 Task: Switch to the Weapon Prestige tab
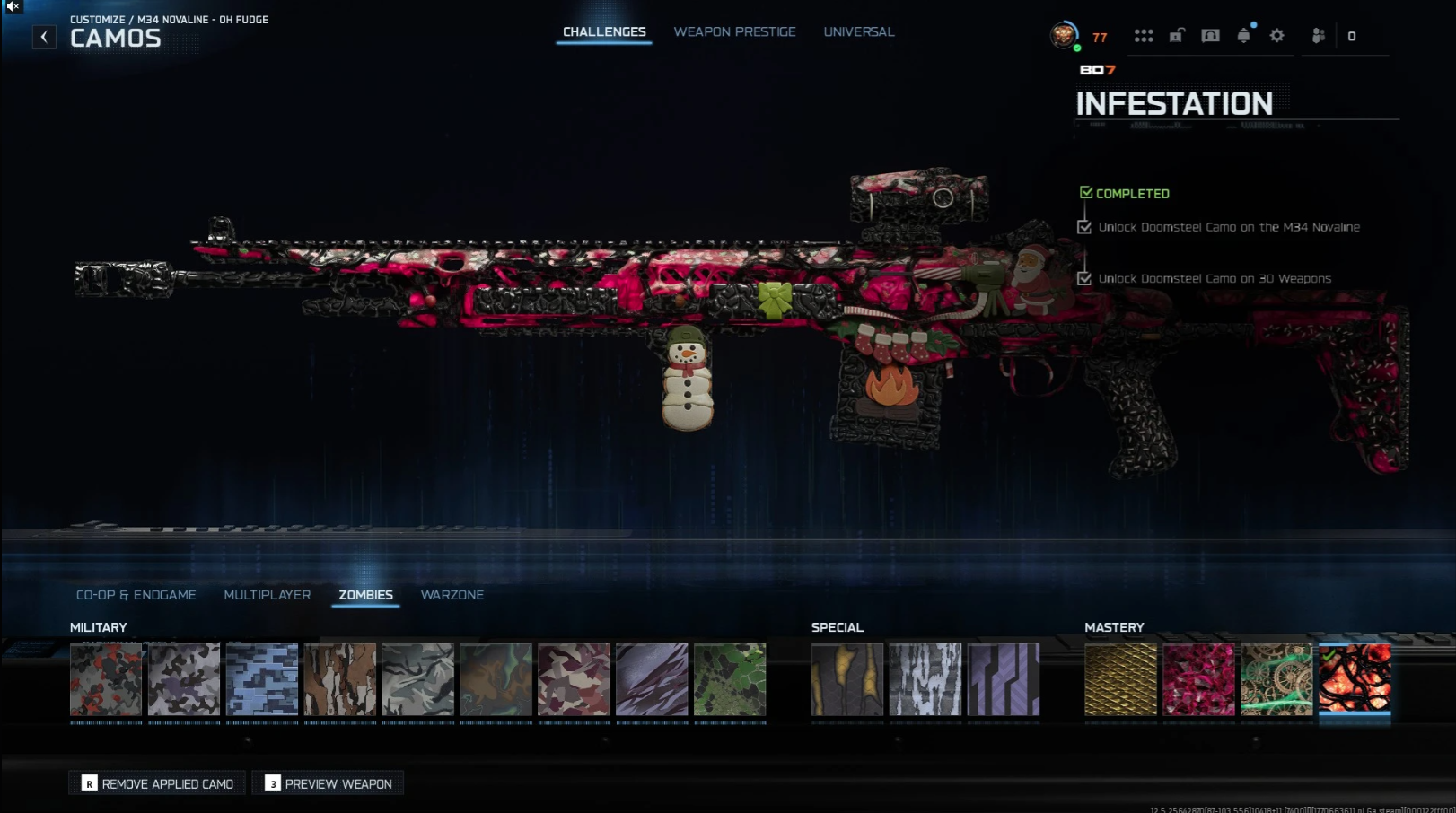coord(734,32)
